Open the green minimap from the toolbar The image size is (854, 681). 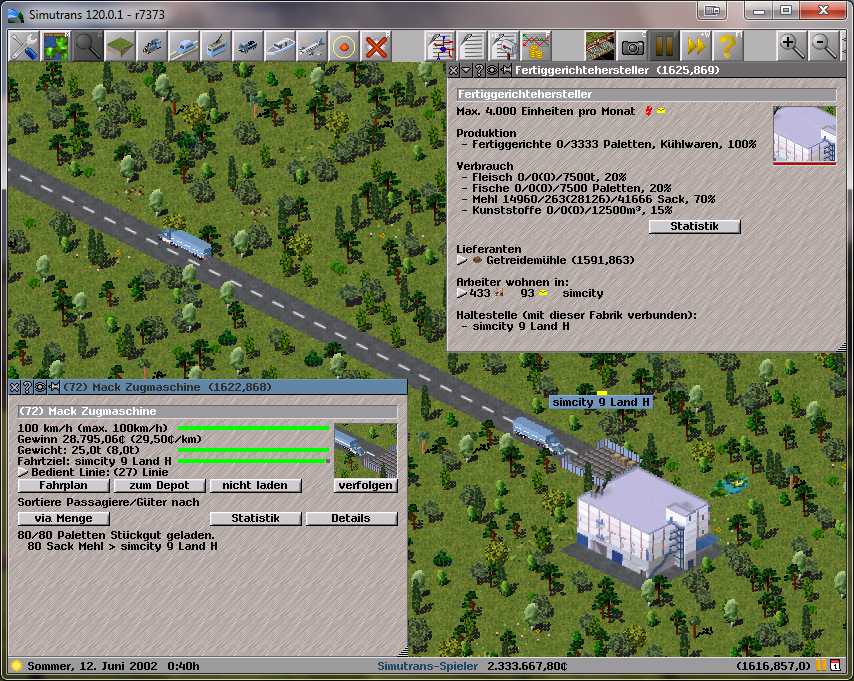[x=56, y=46]
